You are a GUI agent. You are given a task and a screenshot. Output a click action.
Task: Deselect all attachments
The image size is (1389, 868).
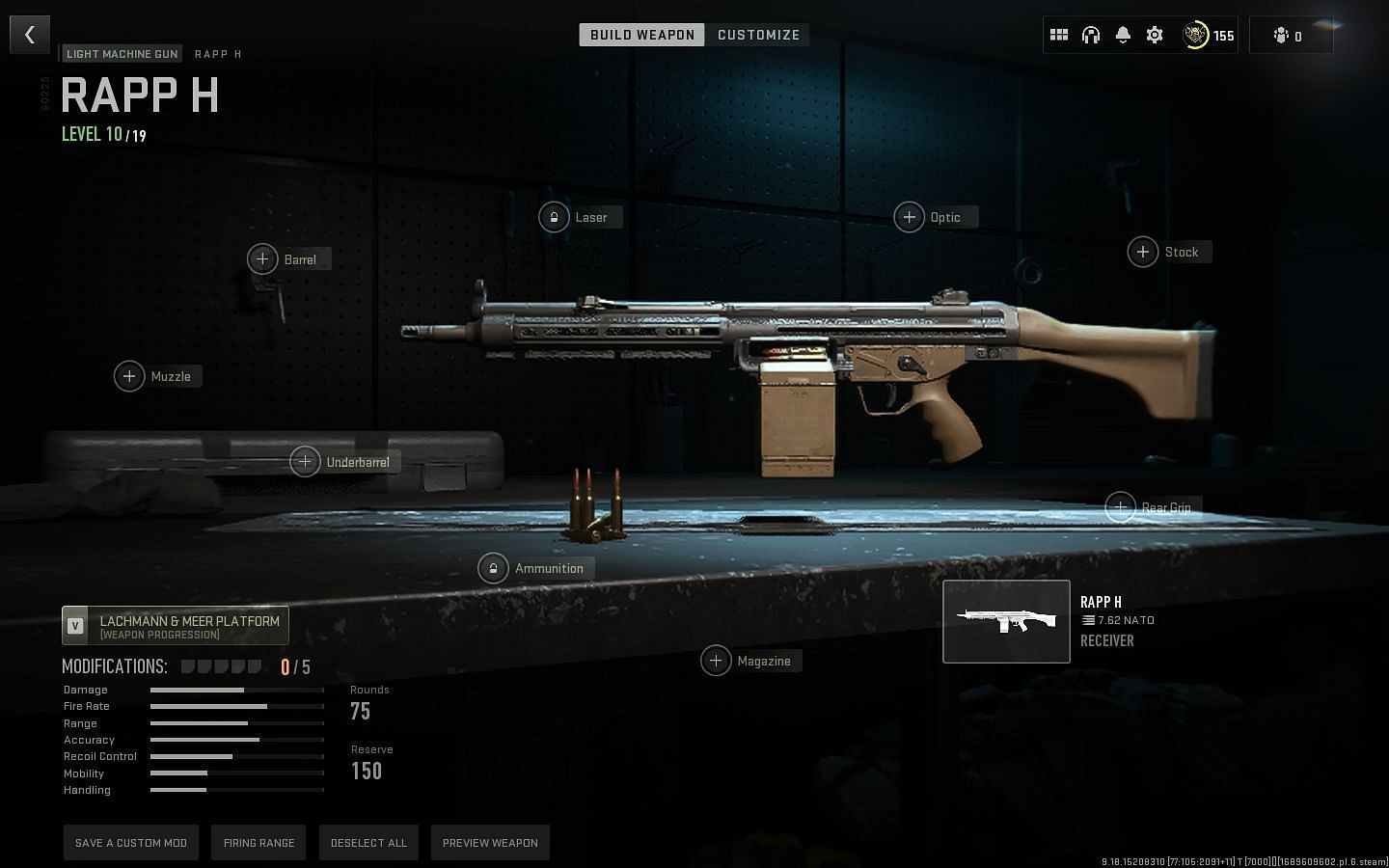click(368, 843)
